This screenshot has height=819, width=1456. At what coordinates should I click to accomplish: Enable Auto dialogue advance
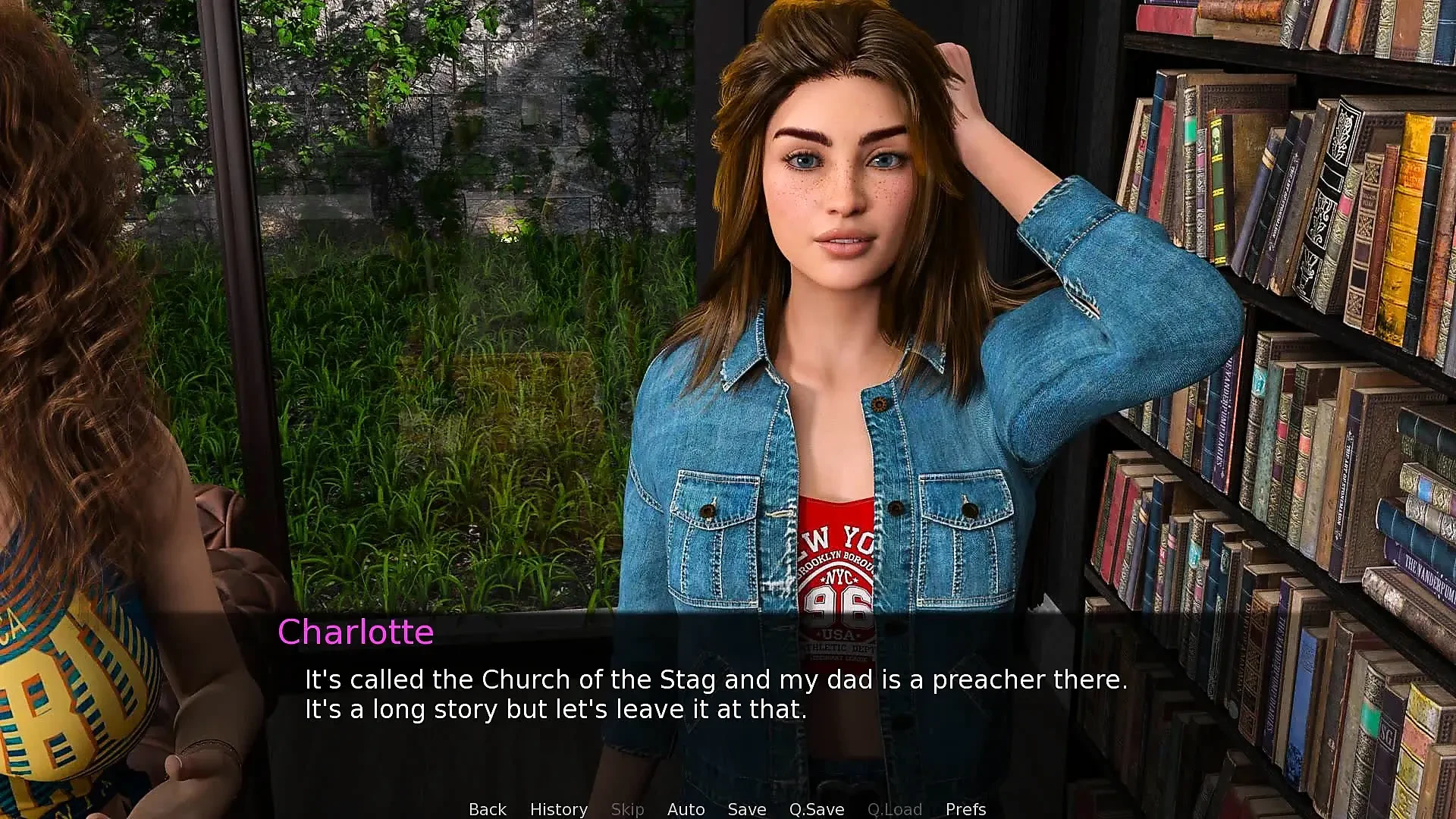point(686,809)
